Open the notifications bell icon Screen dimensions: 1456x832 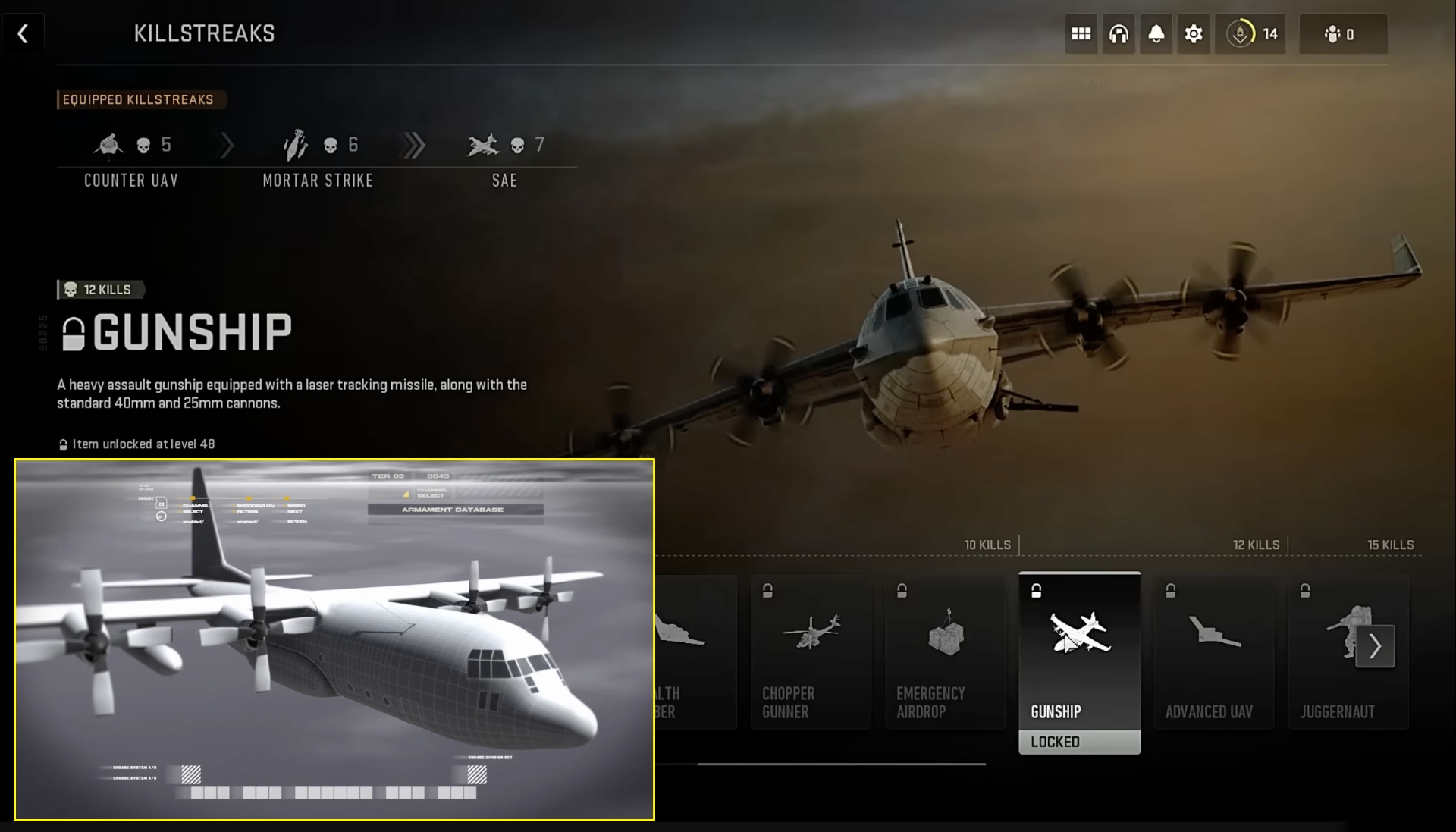click(1156, 33)
